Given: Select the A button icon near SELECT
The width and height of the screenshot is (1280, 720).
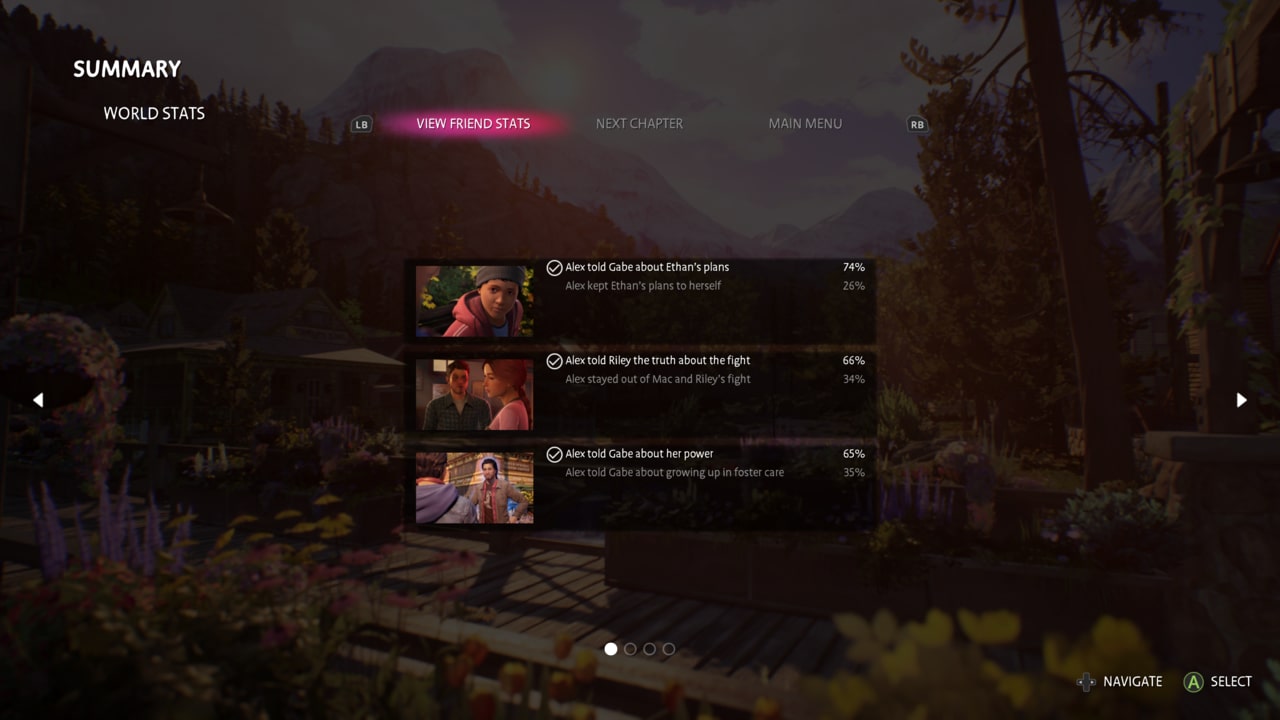Looking at the screenshot, I should pos(1194,681).
